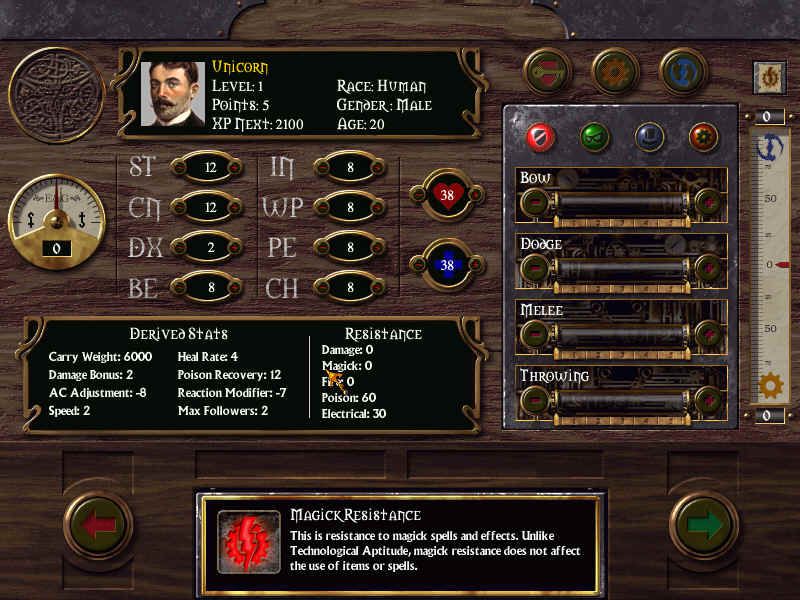Proceed with the green right arrow

[x=703, y=526]
